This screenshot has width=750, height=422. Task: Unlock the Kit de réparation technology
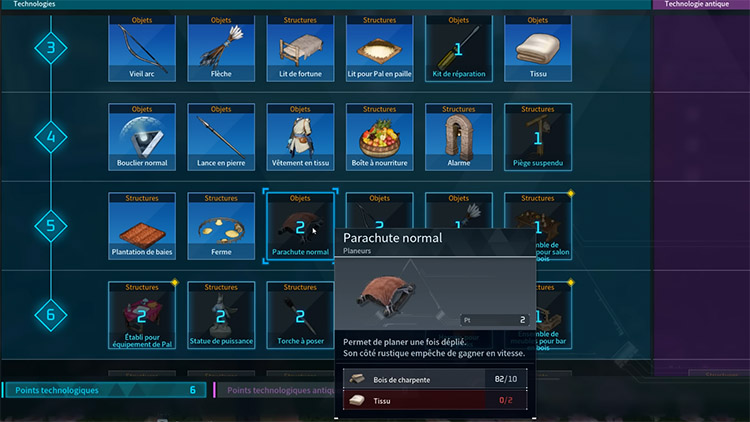pos(459,47)
